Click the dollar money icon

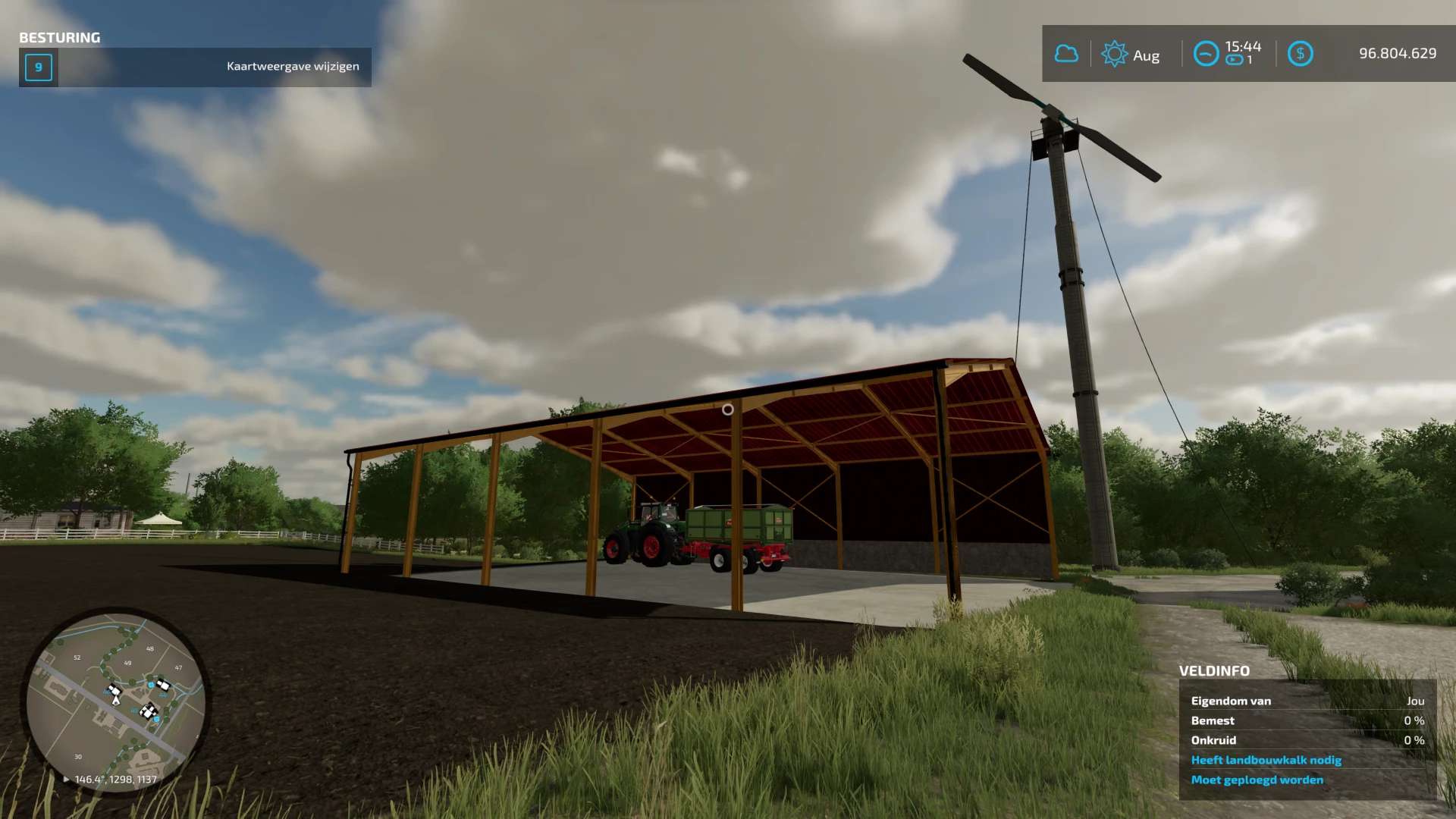[x=1300, y=54]
